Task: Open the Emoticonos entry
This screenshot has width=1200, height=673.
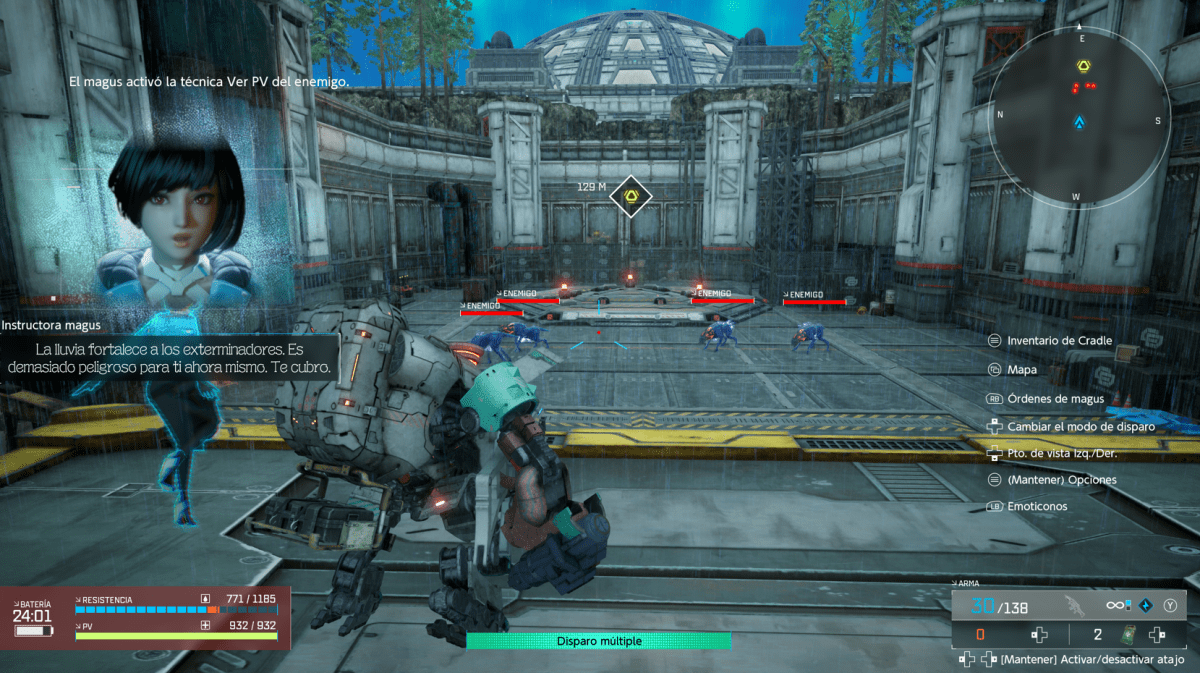Action: 1037,506
